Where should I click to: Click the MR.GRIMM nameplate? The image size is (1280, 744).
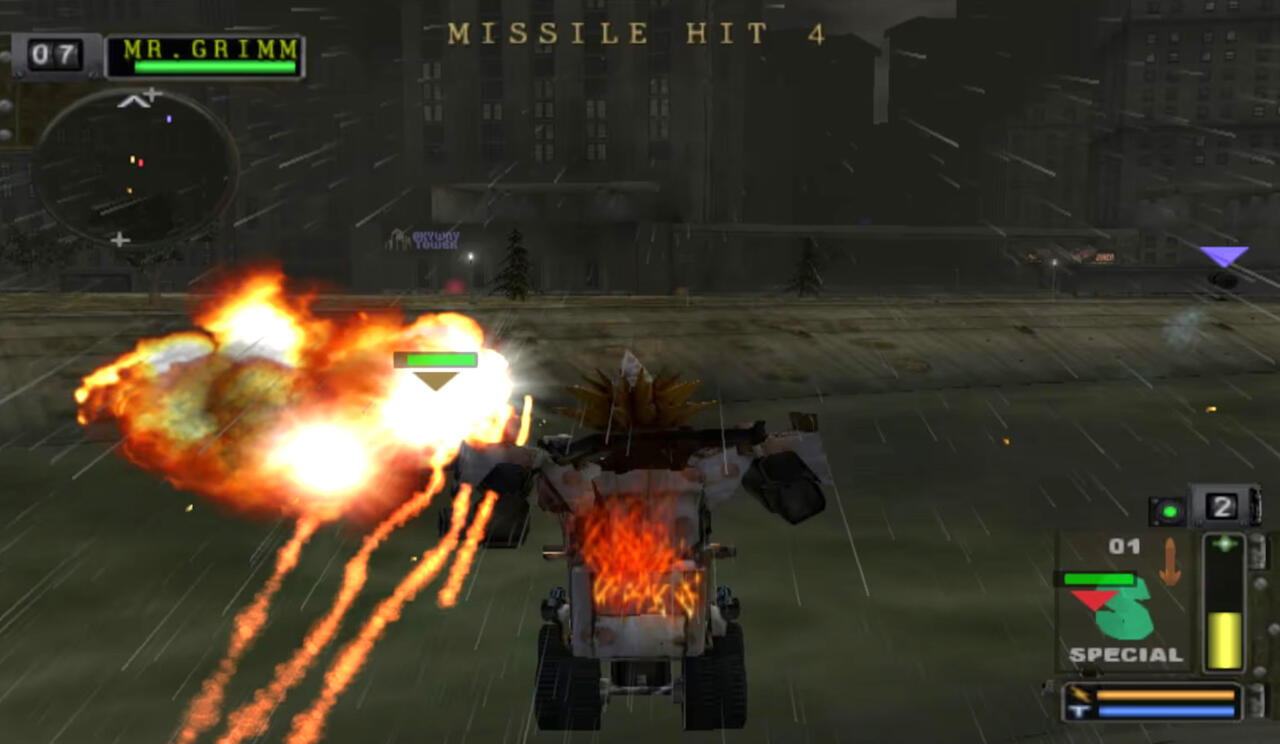[207, 49]
